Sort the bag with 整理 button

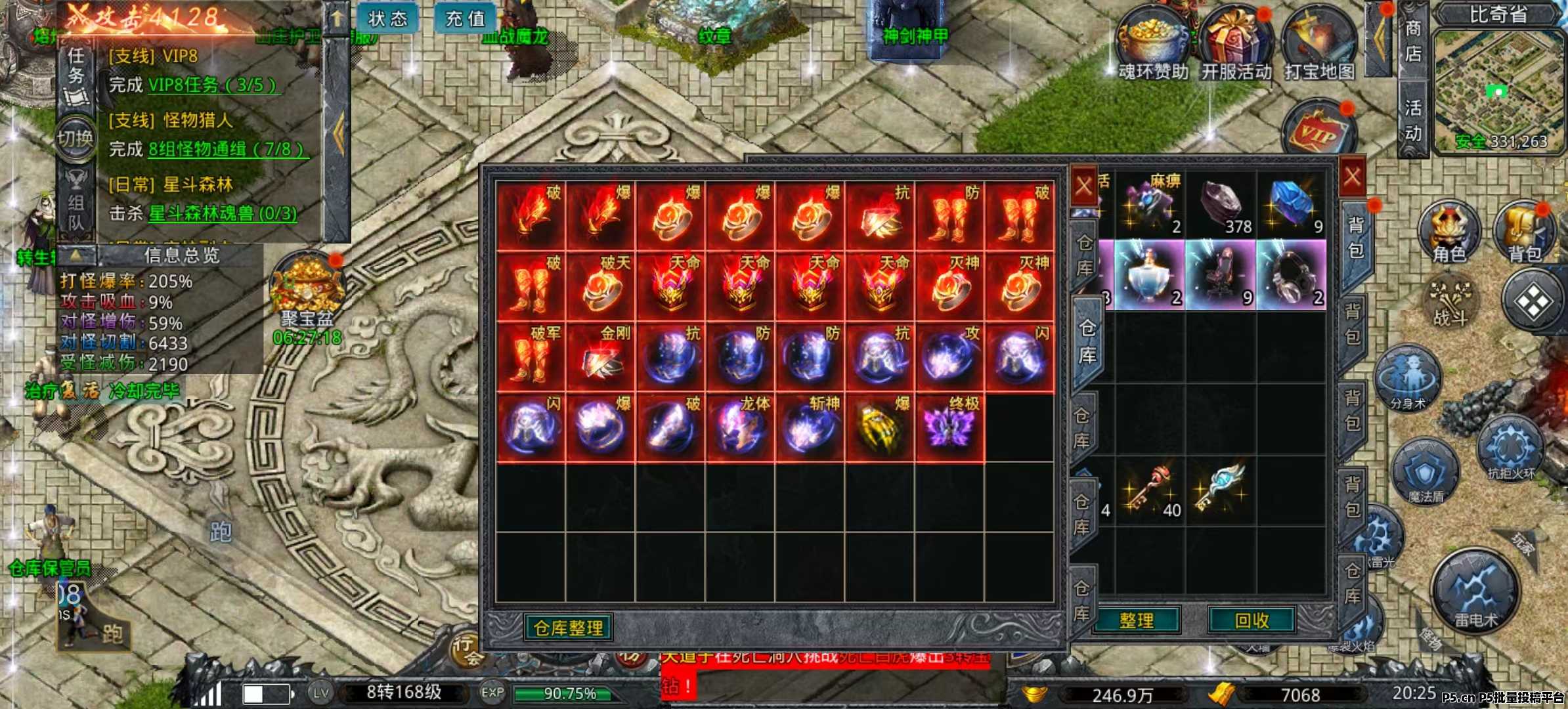coord(1136,620)
